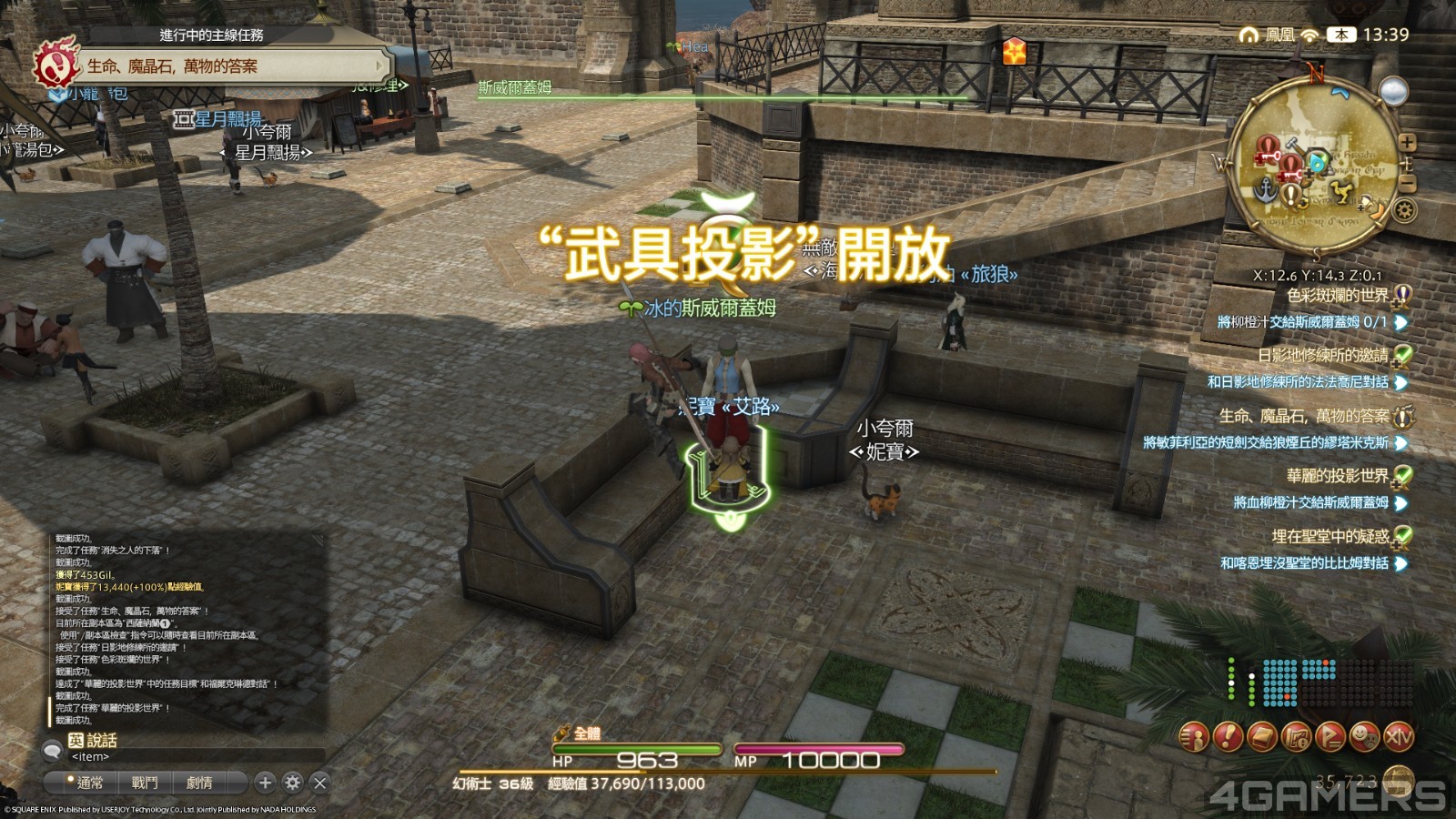Open the duty journal exclamation icon
Viewport: 1456px width, 819px height.
[x=1227, y=736]
